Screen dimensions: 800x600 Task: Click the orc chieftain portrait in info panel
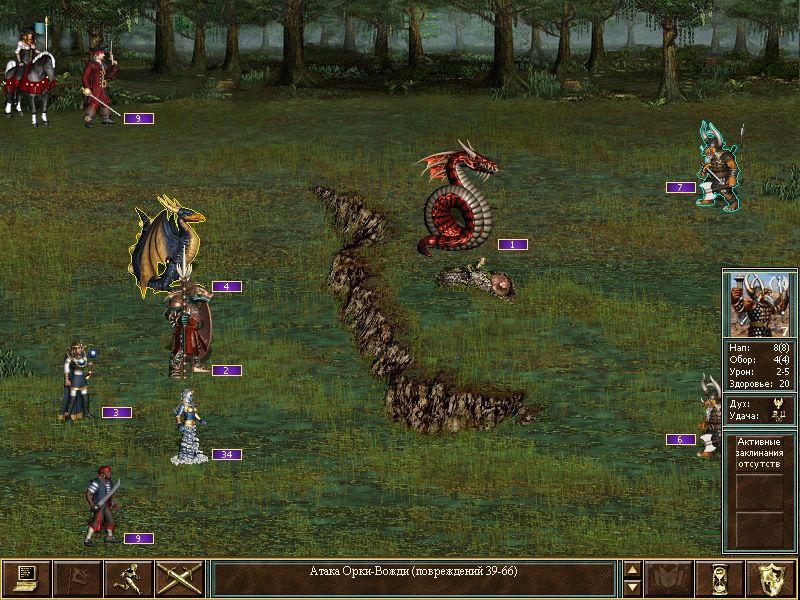click(x=759, y=305)
